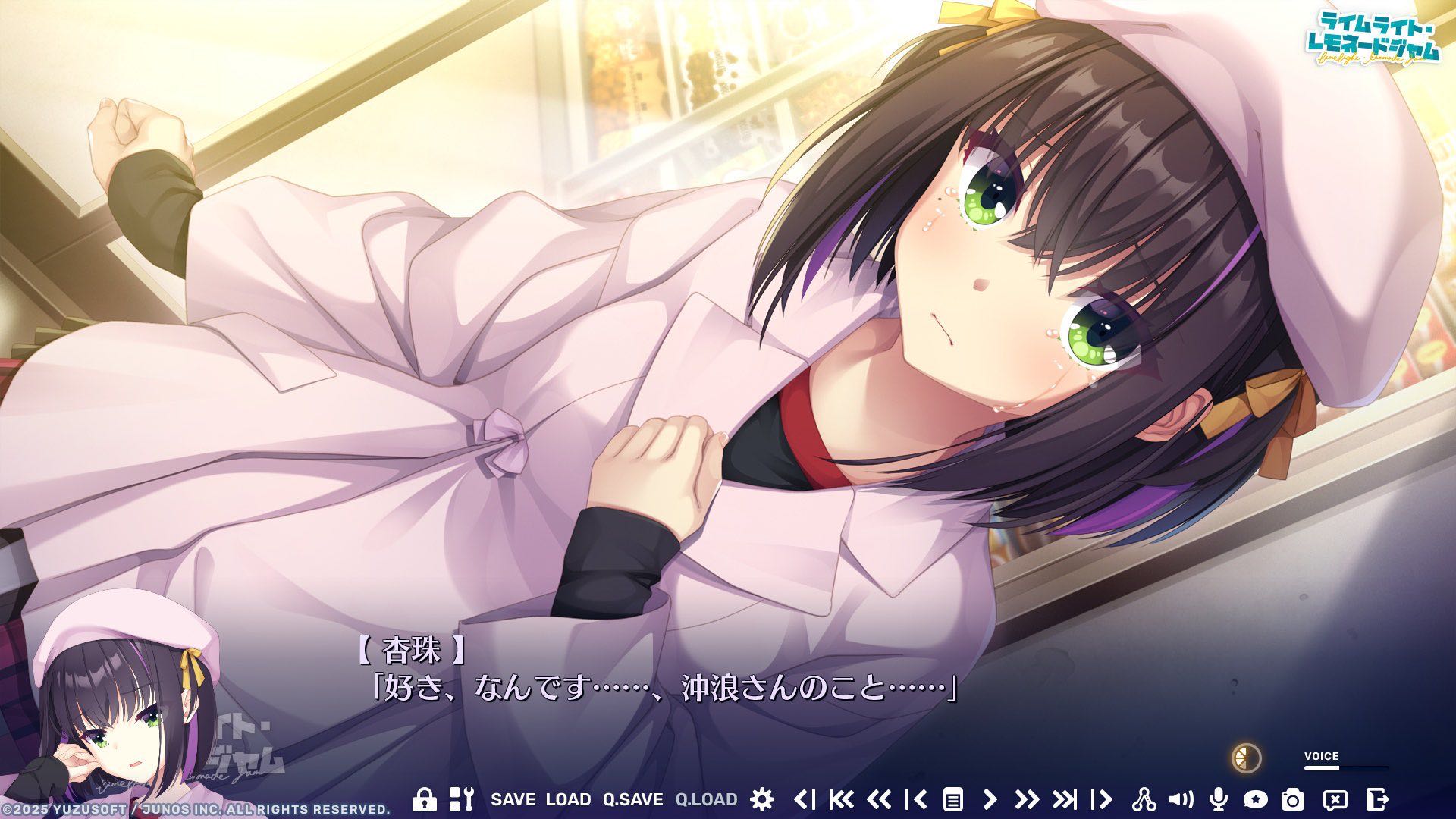The width and height of the screenshot is (1456, 819).
Task: Click the single right arrow auto-play button
Action: click(x=990, y=799)
